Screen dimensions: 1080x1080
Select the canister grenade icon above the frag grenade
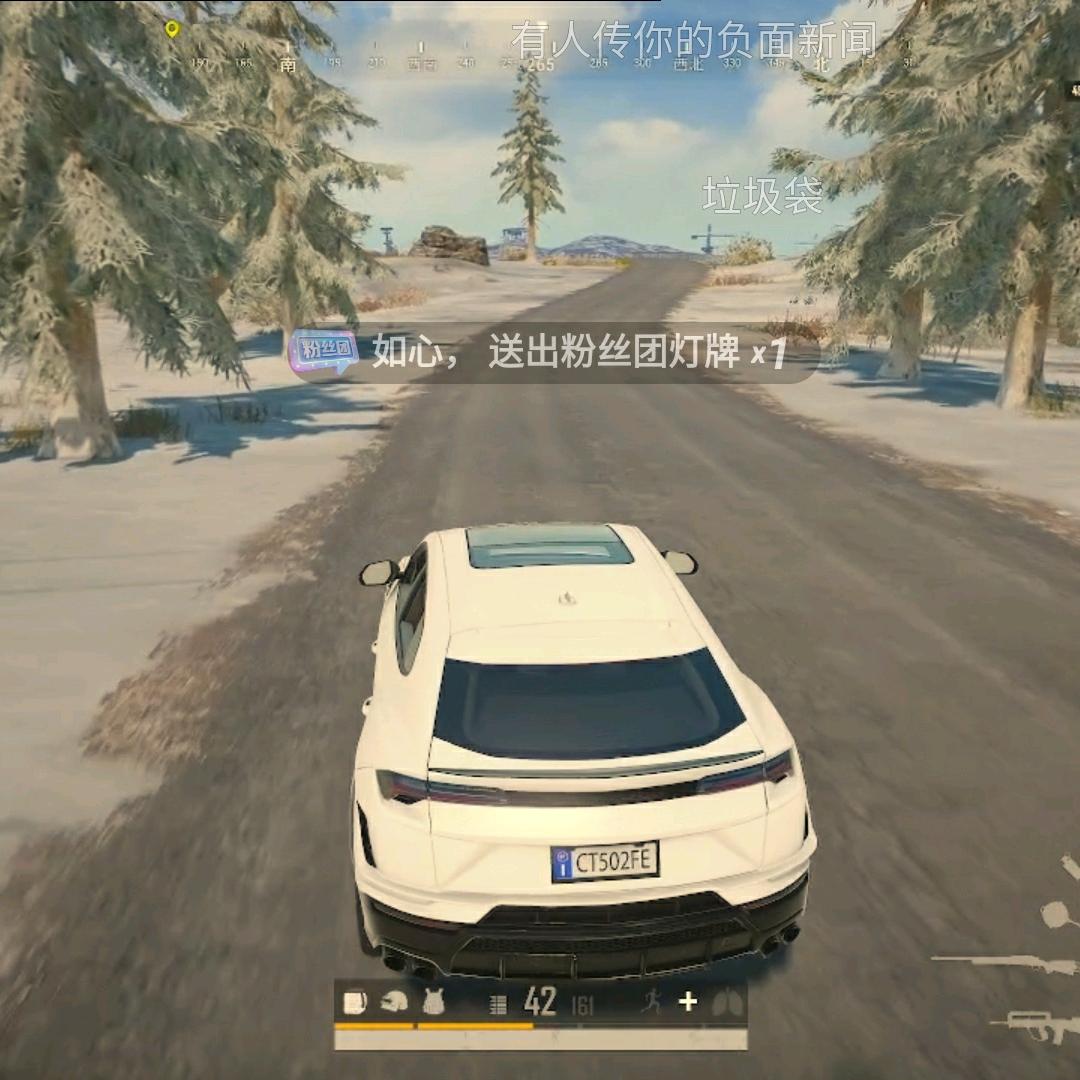1070,864
